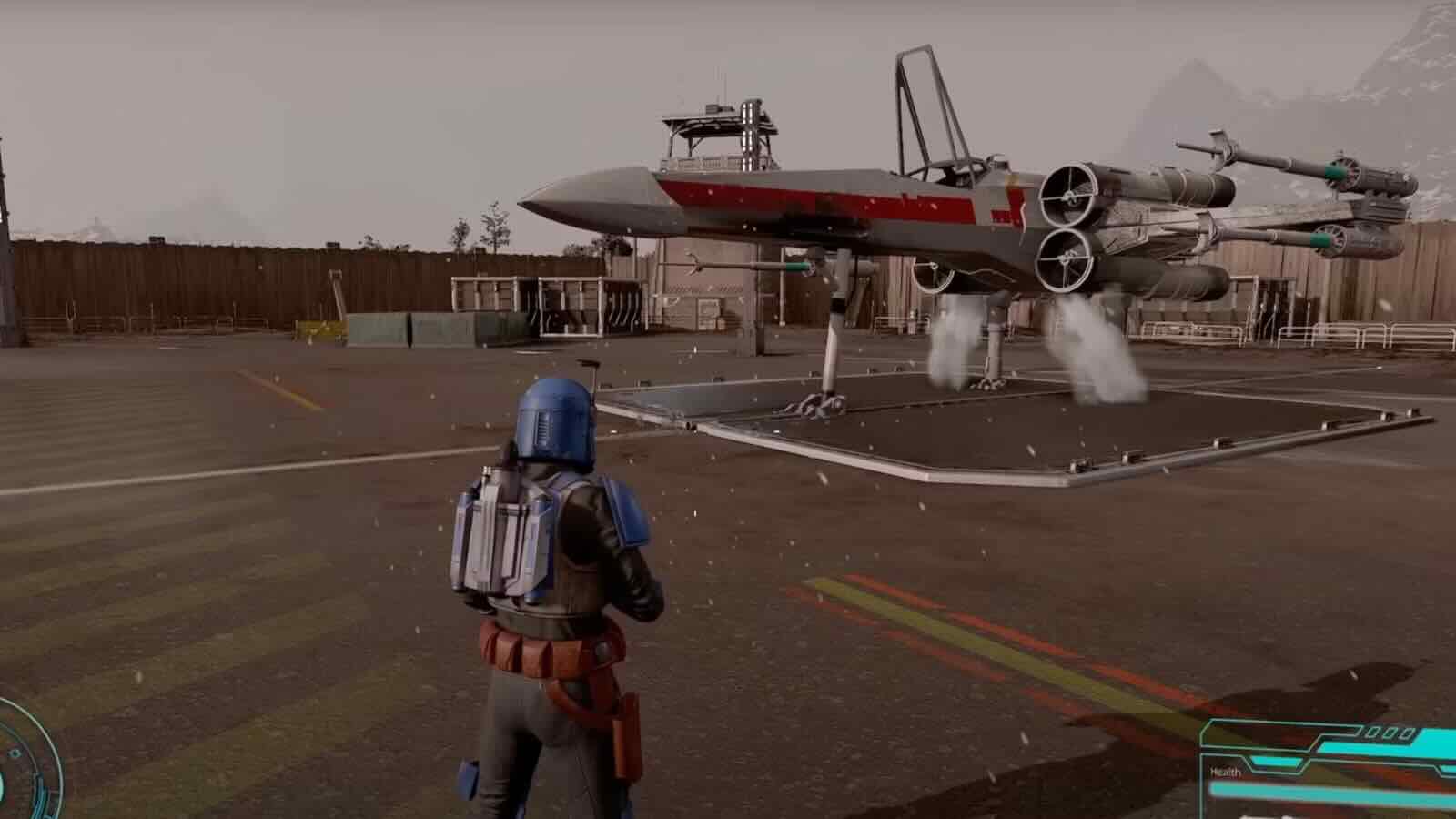This screenshot has height=819, width=1456.
Task: Toggle the tiny inner dot on the radar gauge
Action: [x=15, y=753]
